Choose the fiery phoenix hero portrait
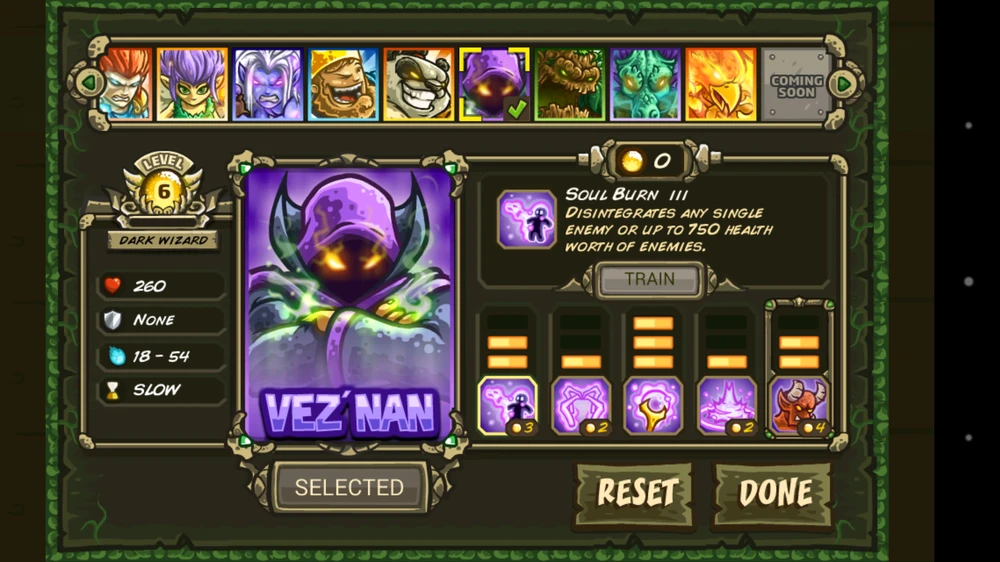The width and height of the screenshot is (1000, 562). tap(720, 84)
